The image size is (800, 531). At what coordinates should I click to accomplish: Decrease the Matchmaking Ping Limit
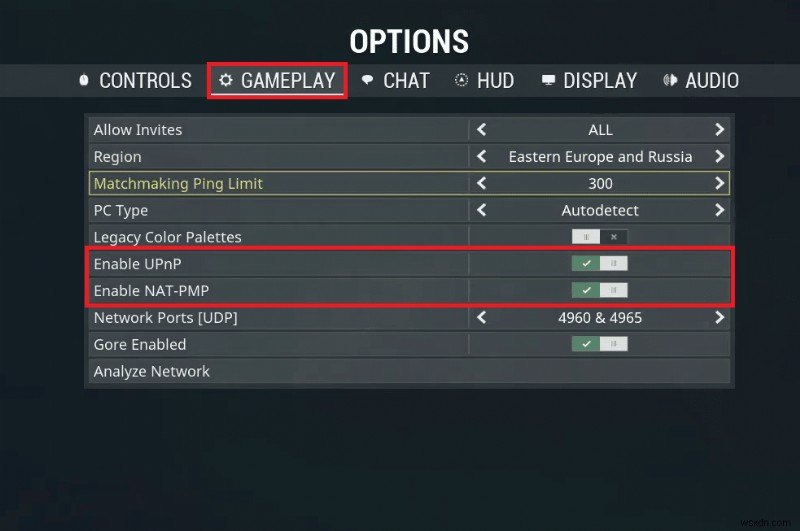pyautogui.click(x=482, y=184)
